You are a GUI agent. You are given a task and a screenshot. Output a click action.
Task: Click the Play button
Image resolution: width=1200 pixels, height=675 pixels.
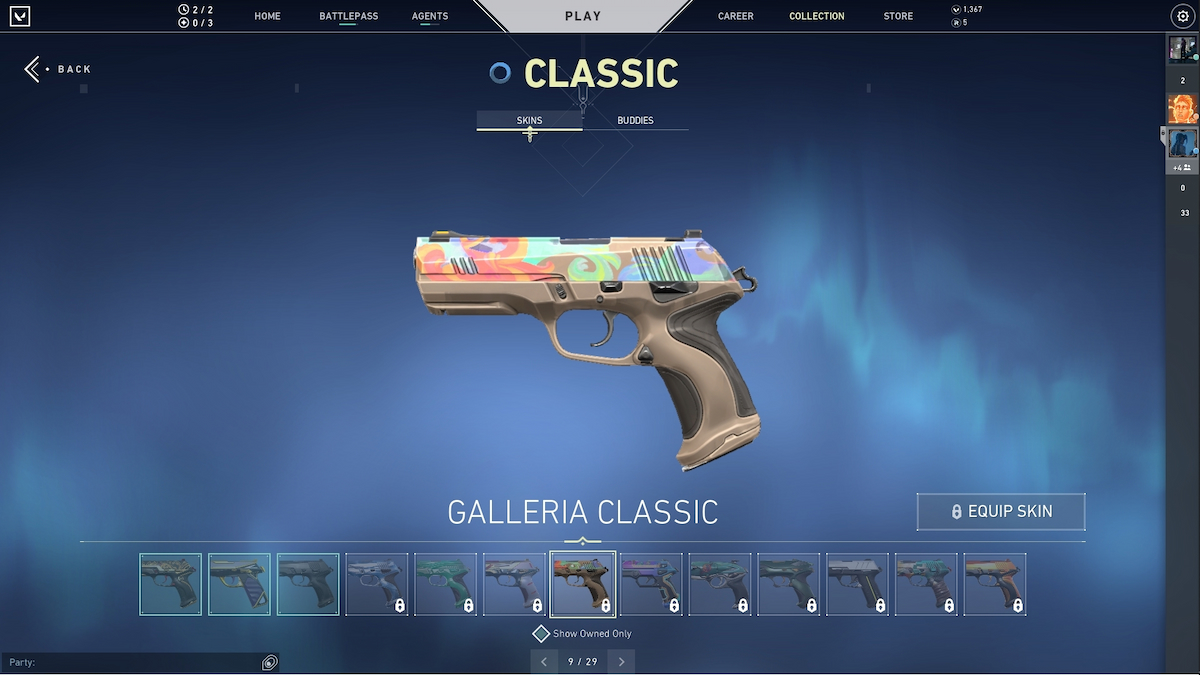(x=583, y=16)
